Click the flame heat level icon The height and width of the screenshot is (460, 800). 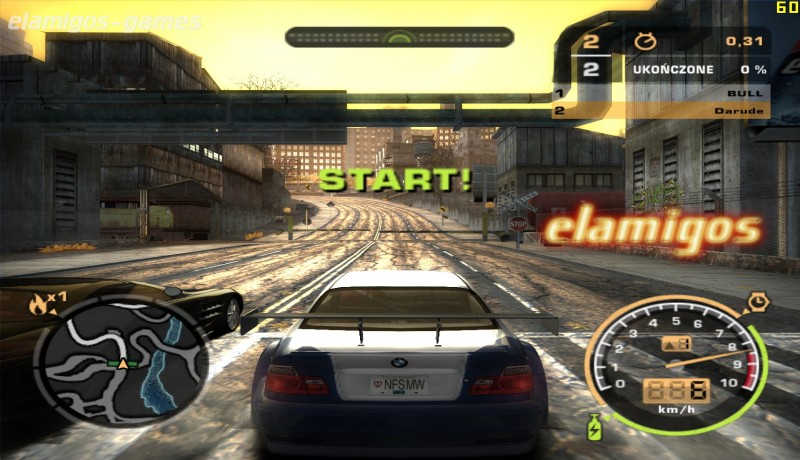point(40,305)
